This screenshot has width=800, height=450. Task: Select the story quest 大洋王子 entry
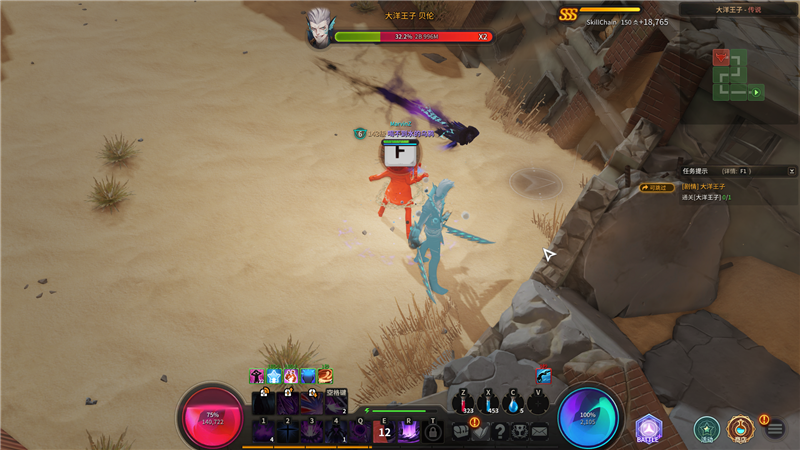[705, 186]
